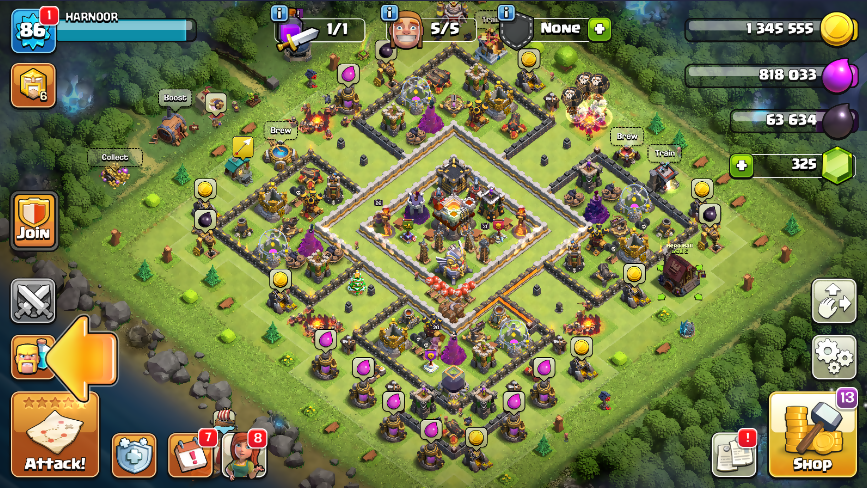The image size is (867, 488).
Task: Show info for the 1/1 sword counter
Action: click(x=279, y=13)
